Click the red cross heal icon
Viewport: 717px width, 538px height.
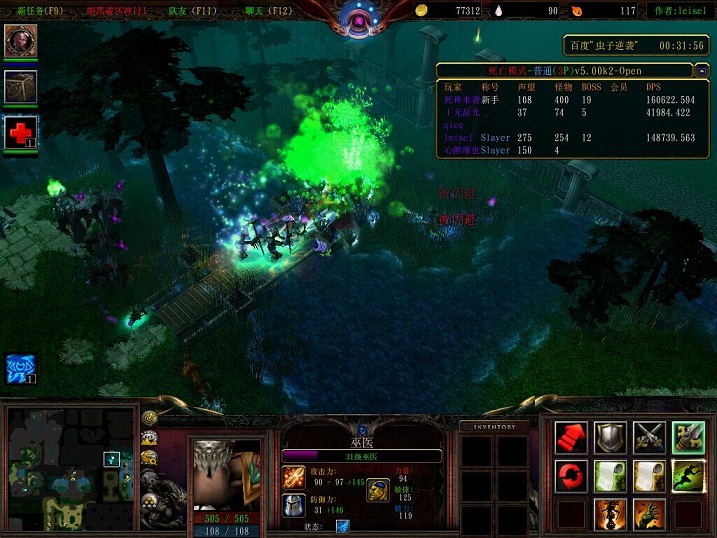tap(20, 131)
